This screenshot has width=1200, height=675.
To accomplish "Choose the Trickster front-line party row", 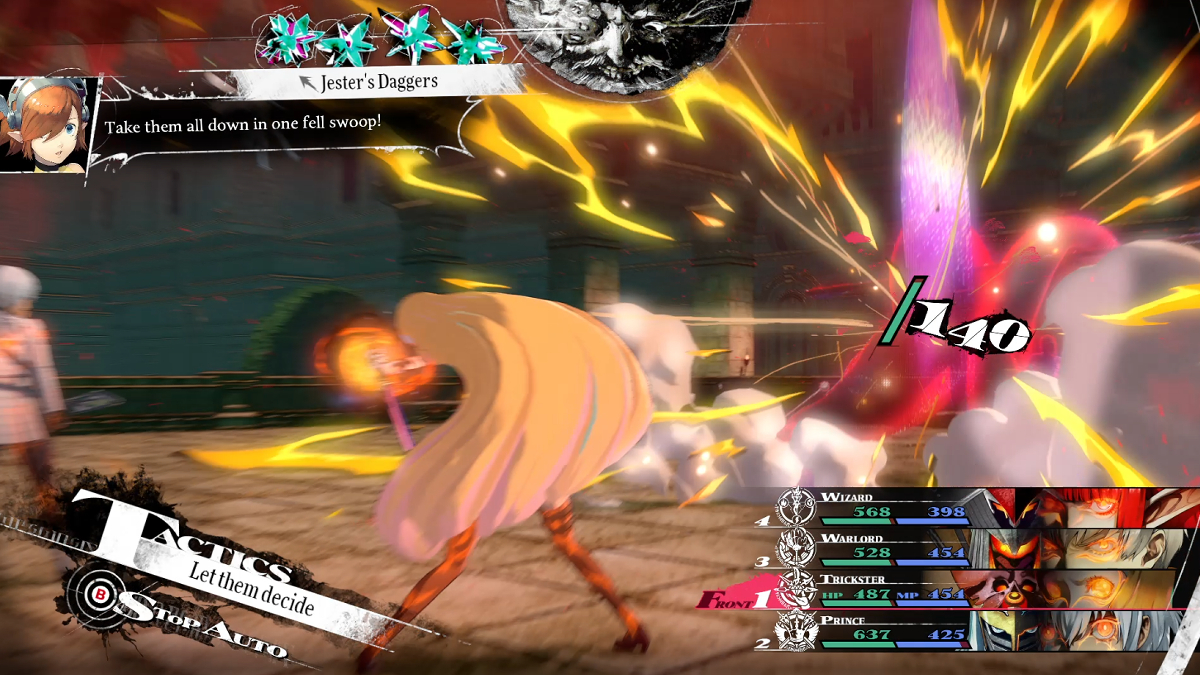I will (890, 590).
